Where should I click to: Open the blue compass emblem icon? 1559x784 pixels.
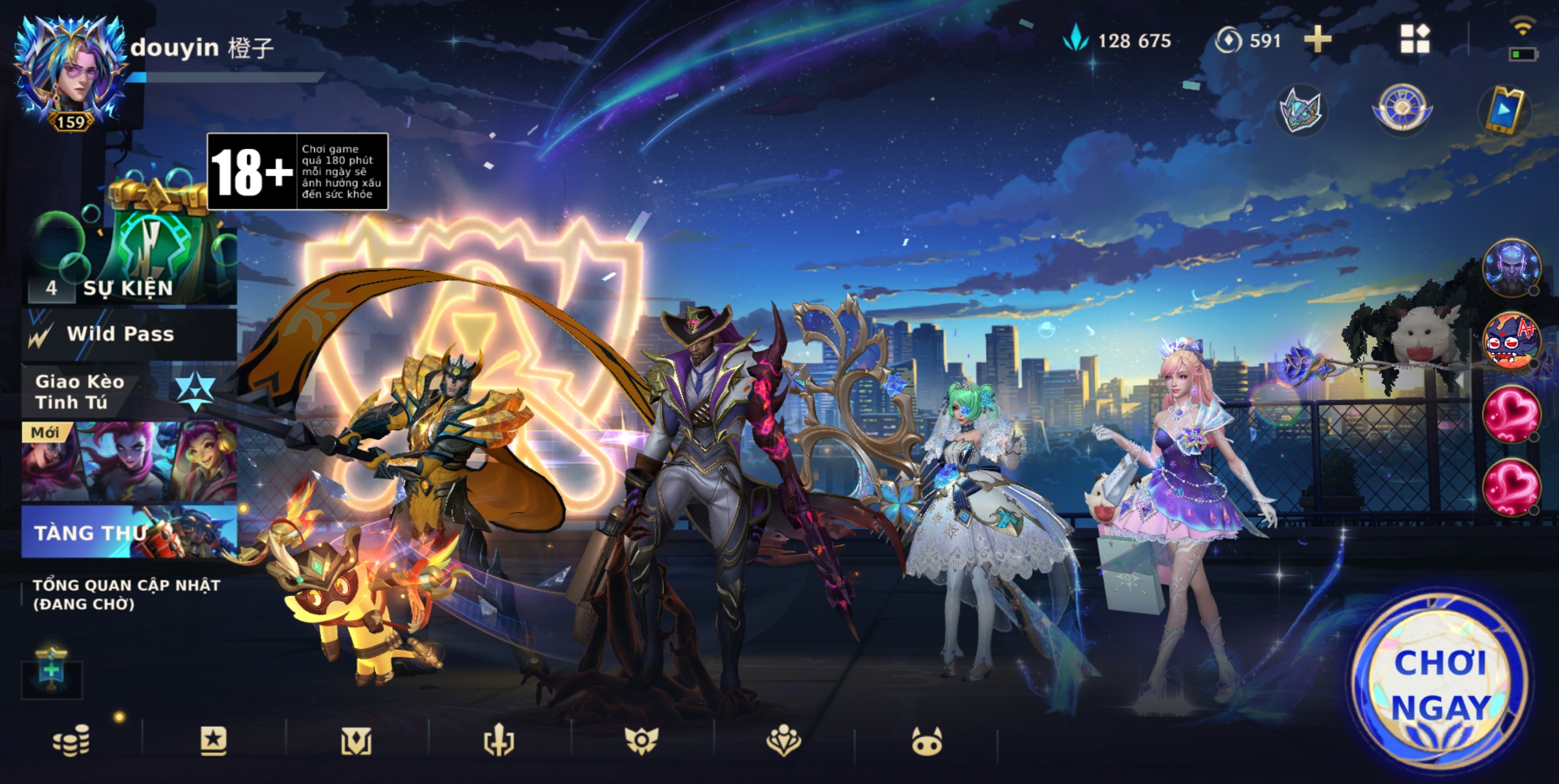1402,109
